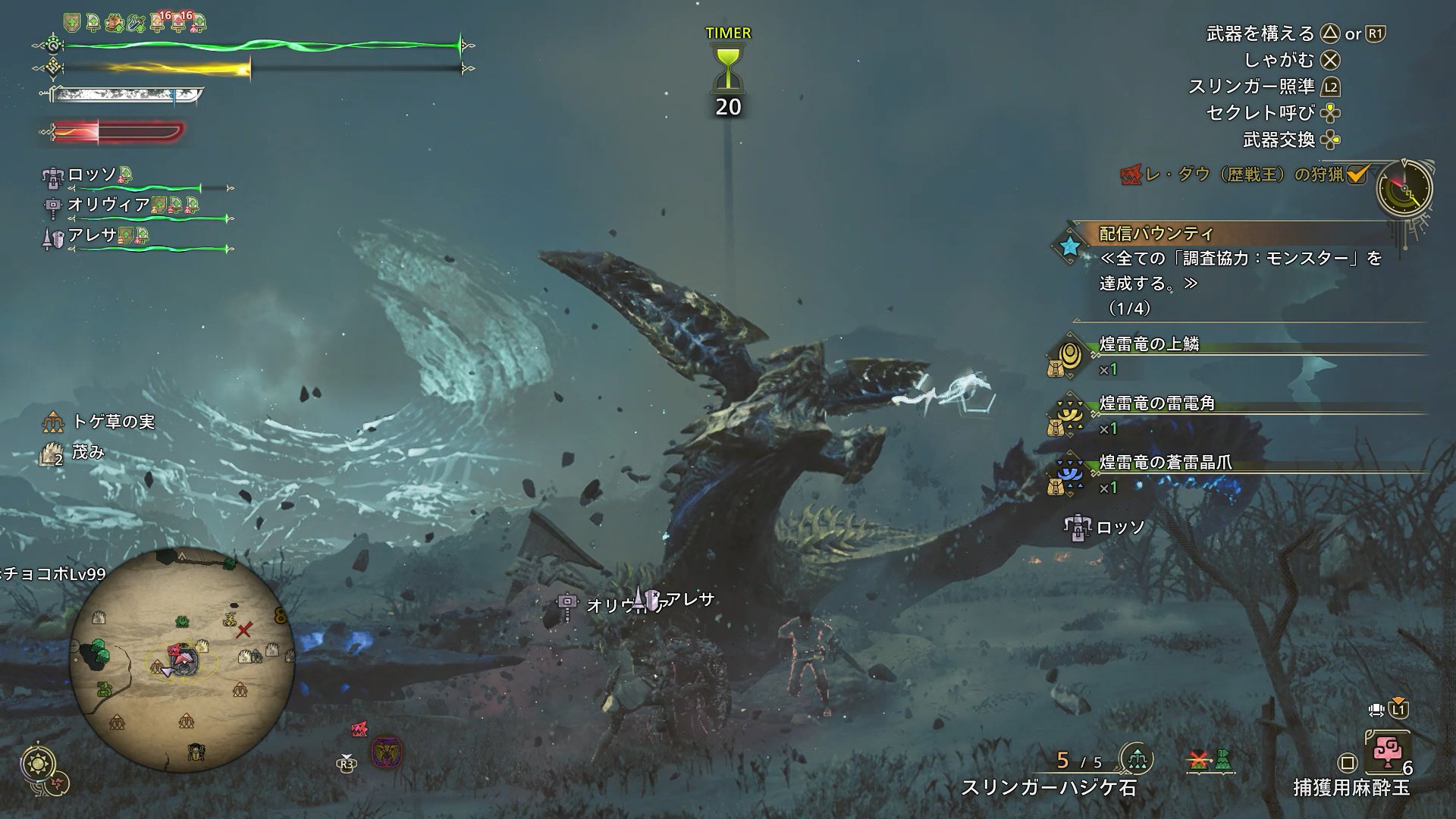Select the pink tranq bomb item slot
Screen dimensions: 1456x819
point(1386,753)
